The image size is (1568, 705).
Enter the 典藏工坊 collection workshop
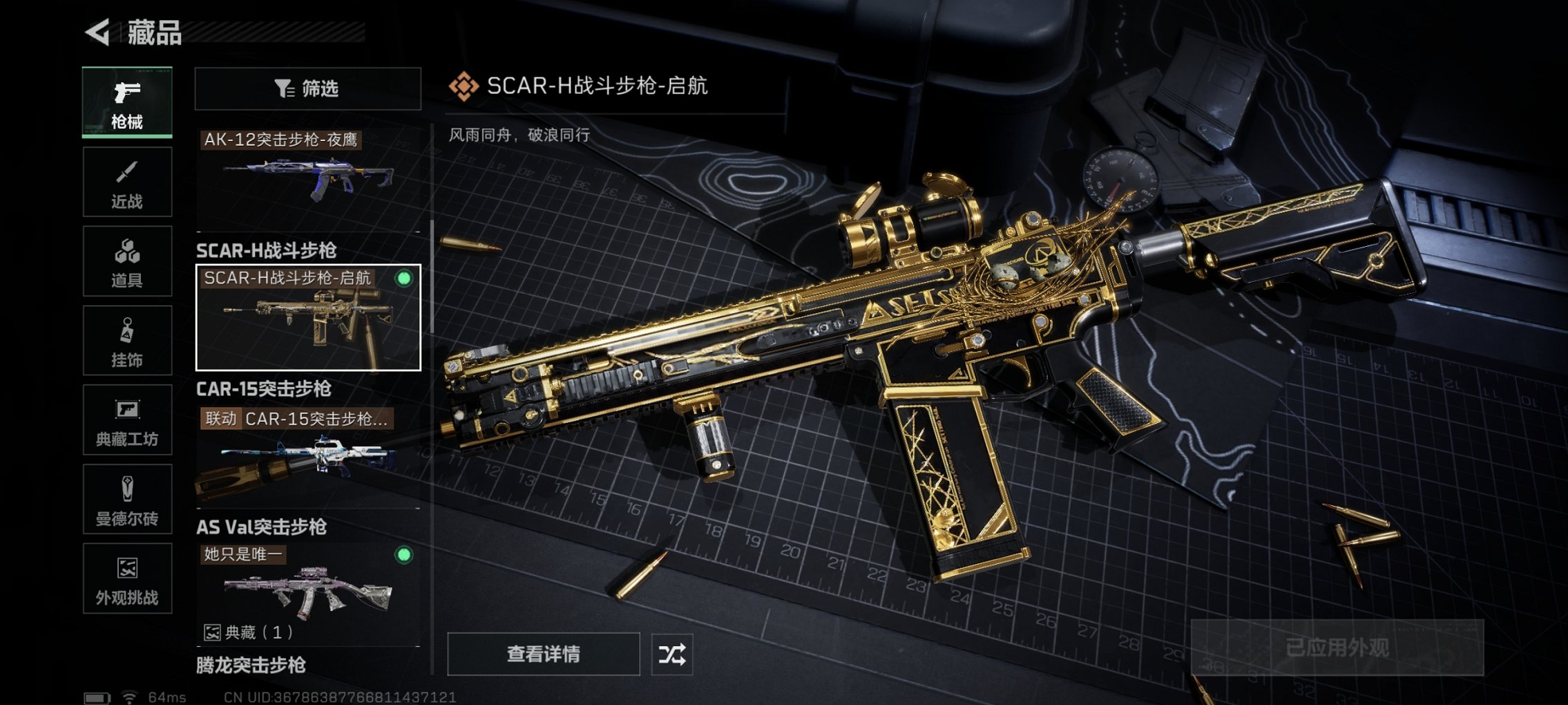tap(126, 420)
